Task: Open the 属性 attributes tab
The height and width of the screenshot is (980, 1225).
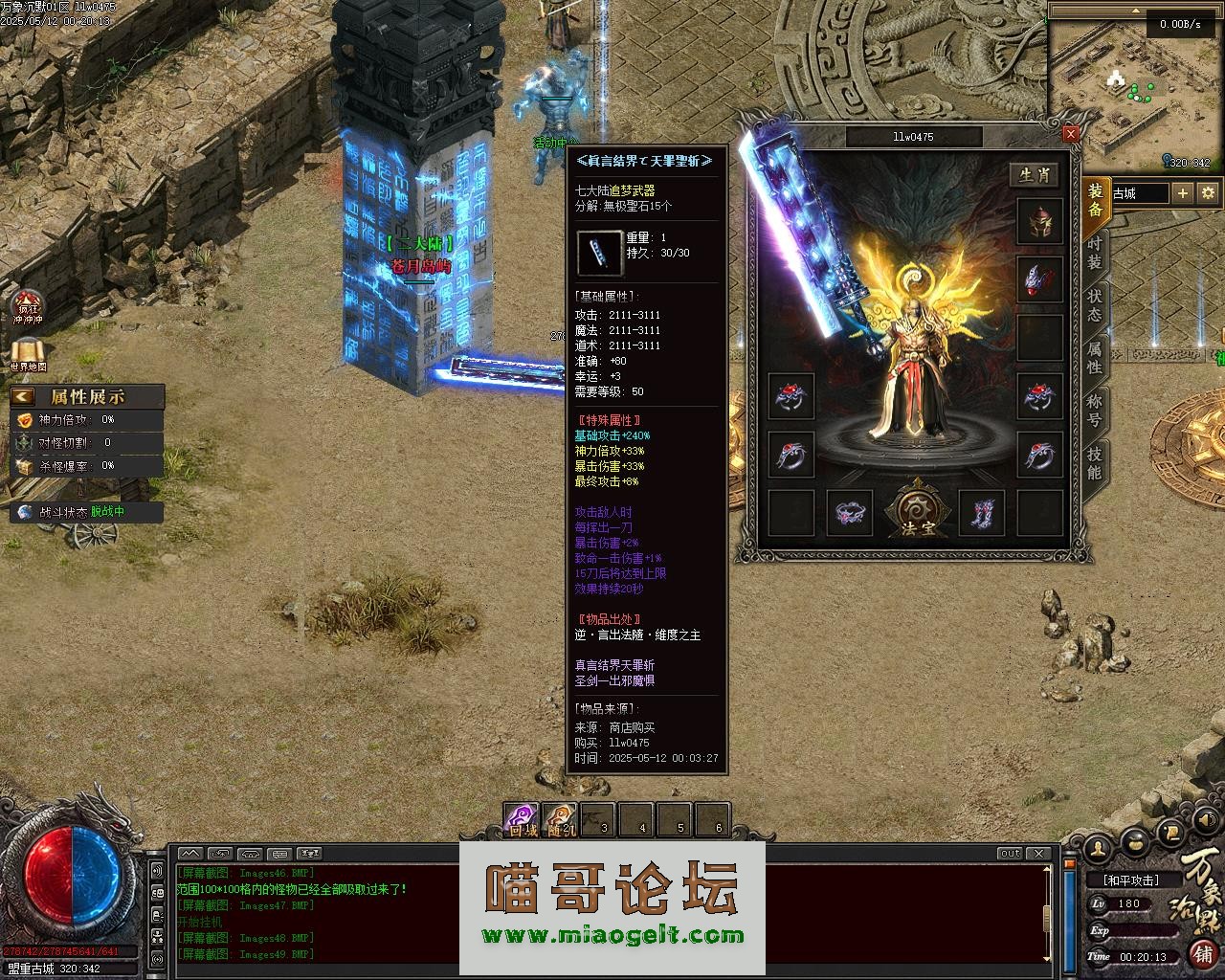Action: 1094,358
